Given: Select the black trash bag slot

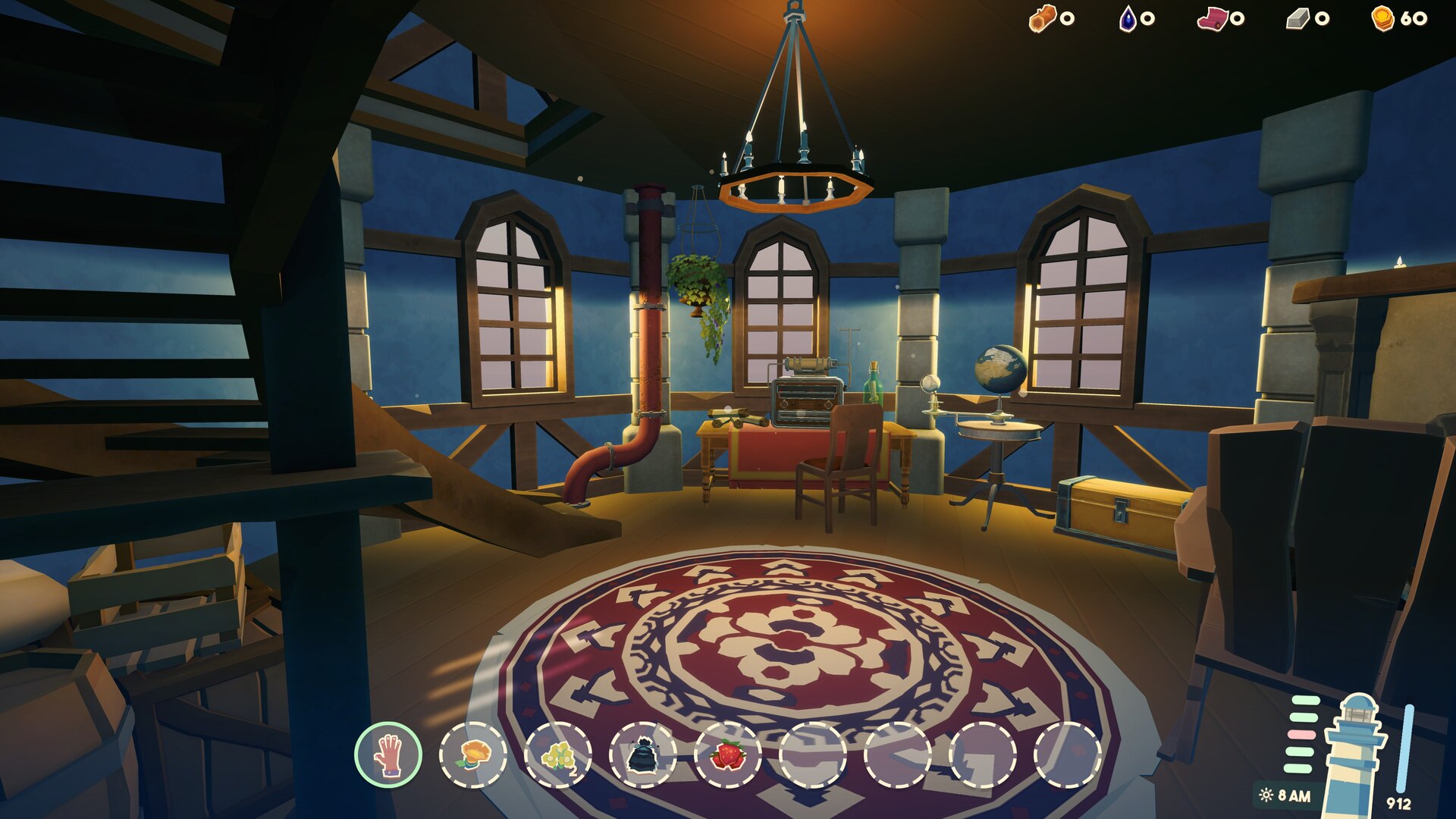Looking at the screenshot, I should (x=643, y=755).
